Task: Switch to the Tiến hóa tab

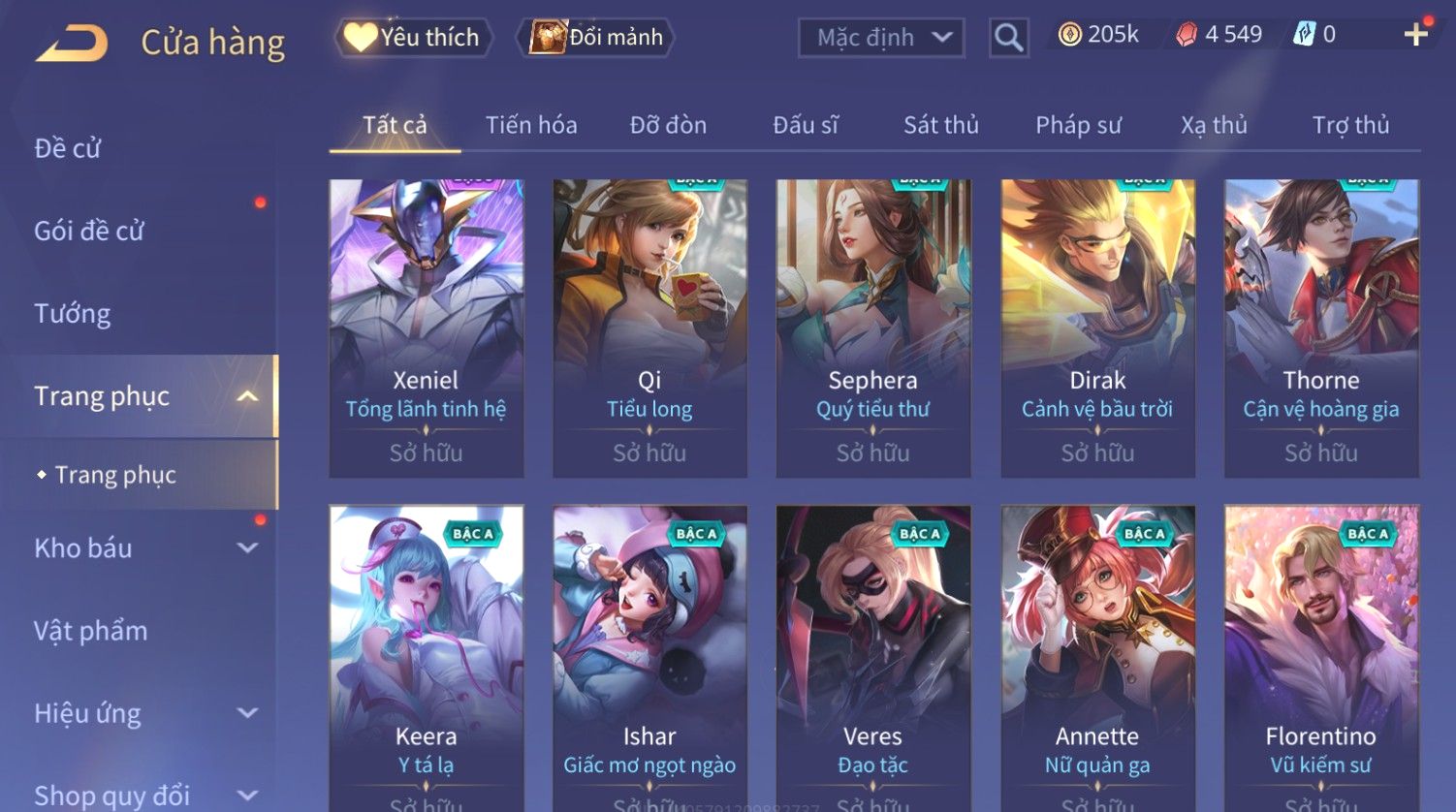Action: pyautogui.click(x=531, y=125)
